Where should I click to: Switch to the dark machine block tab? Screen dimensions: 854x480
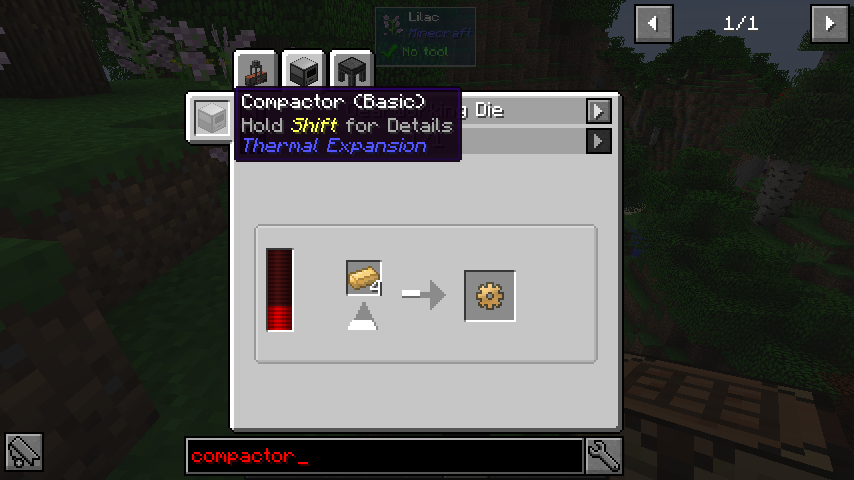pos(303,71)
